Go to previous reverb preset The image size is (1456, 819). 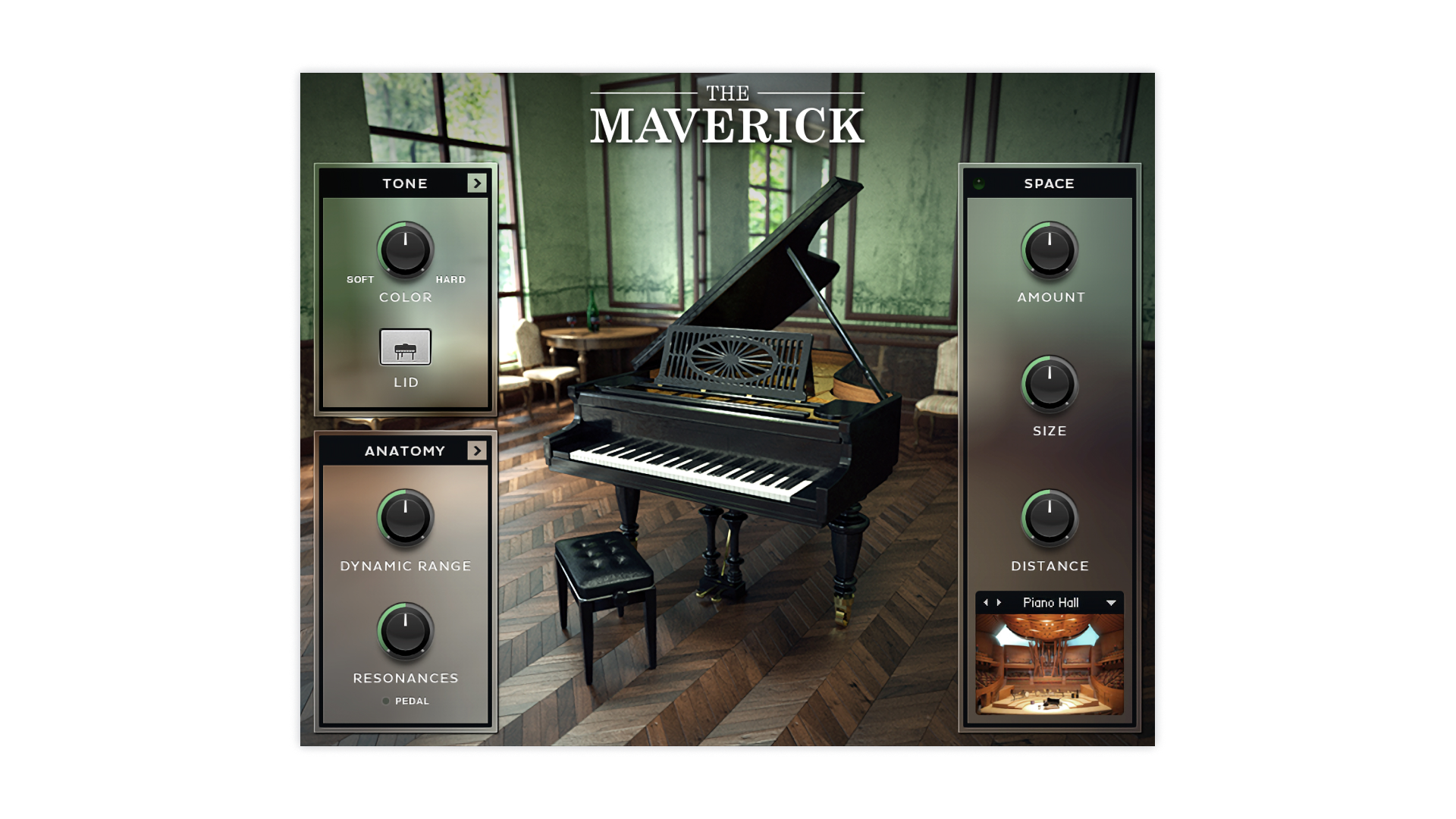pyautogui.click(x=985, y=603)
